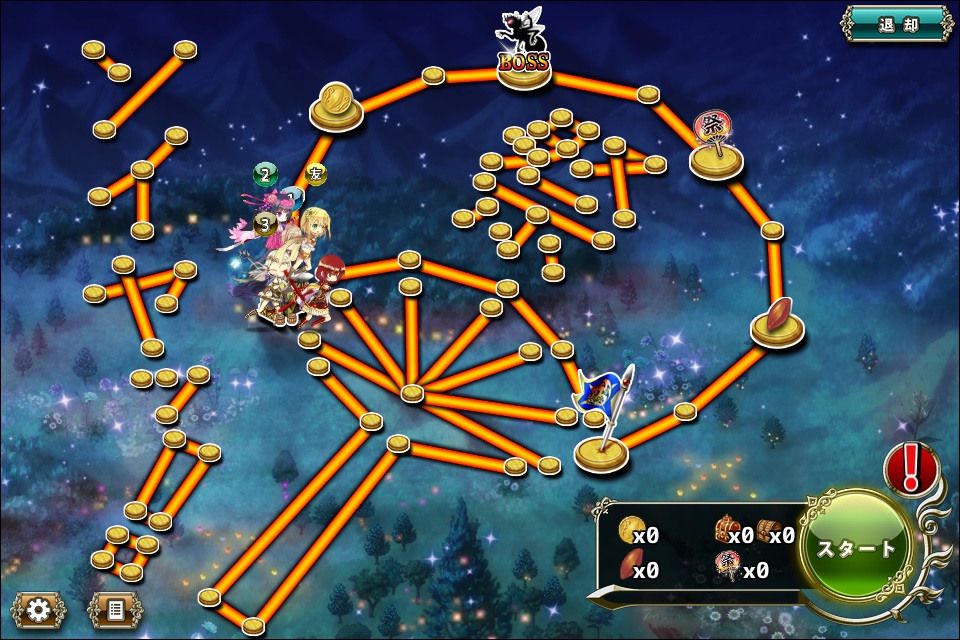Open the list log button

pos(115,609)
